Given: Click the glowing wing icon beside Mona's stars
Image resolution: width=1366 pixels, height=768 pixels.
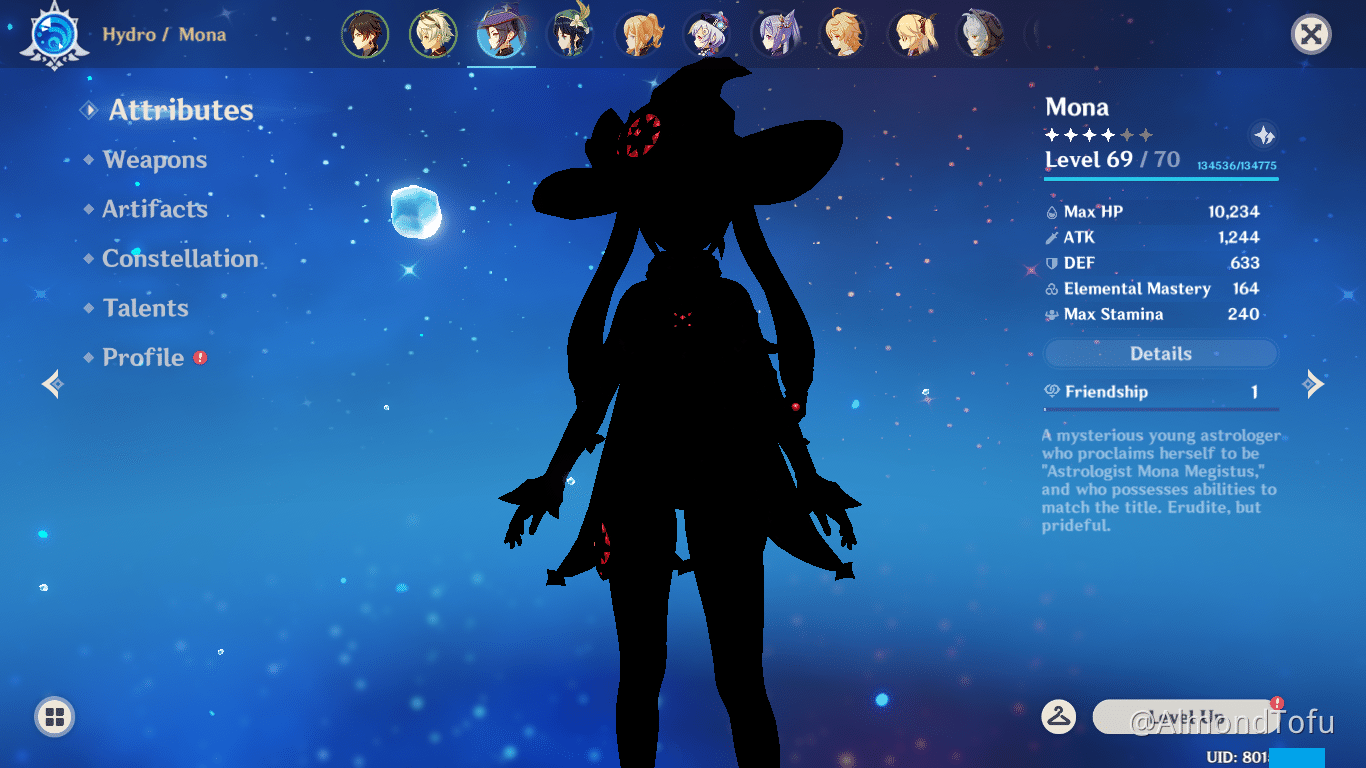Looking at the screenshot, I should point(1262,132).
